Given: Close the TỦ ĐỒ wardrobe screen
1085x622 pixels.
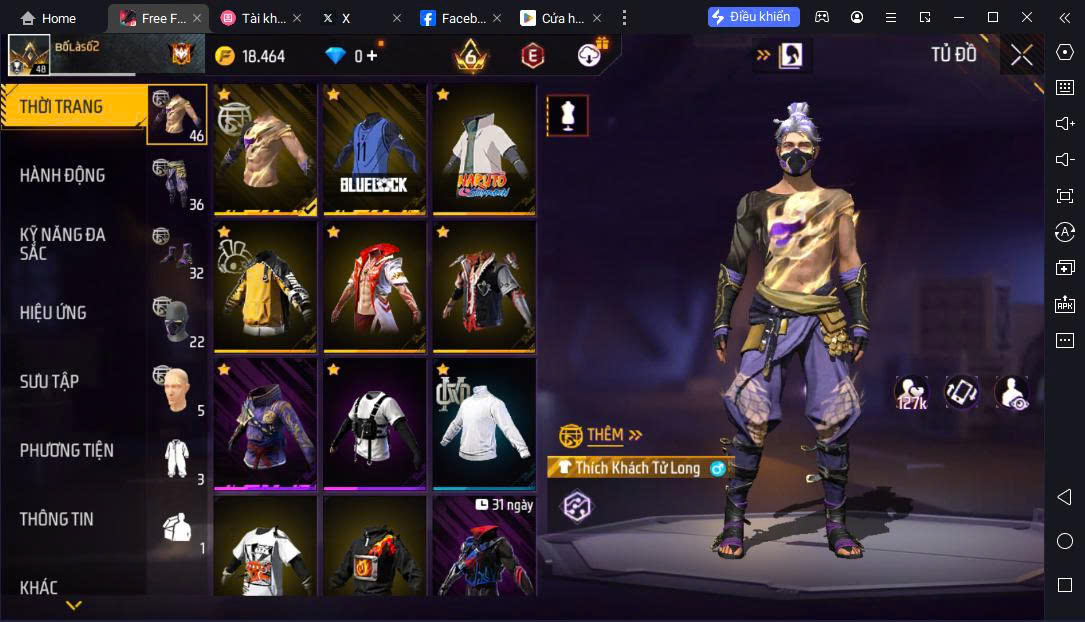Looking at the screenshot, I should point(1021,55).
